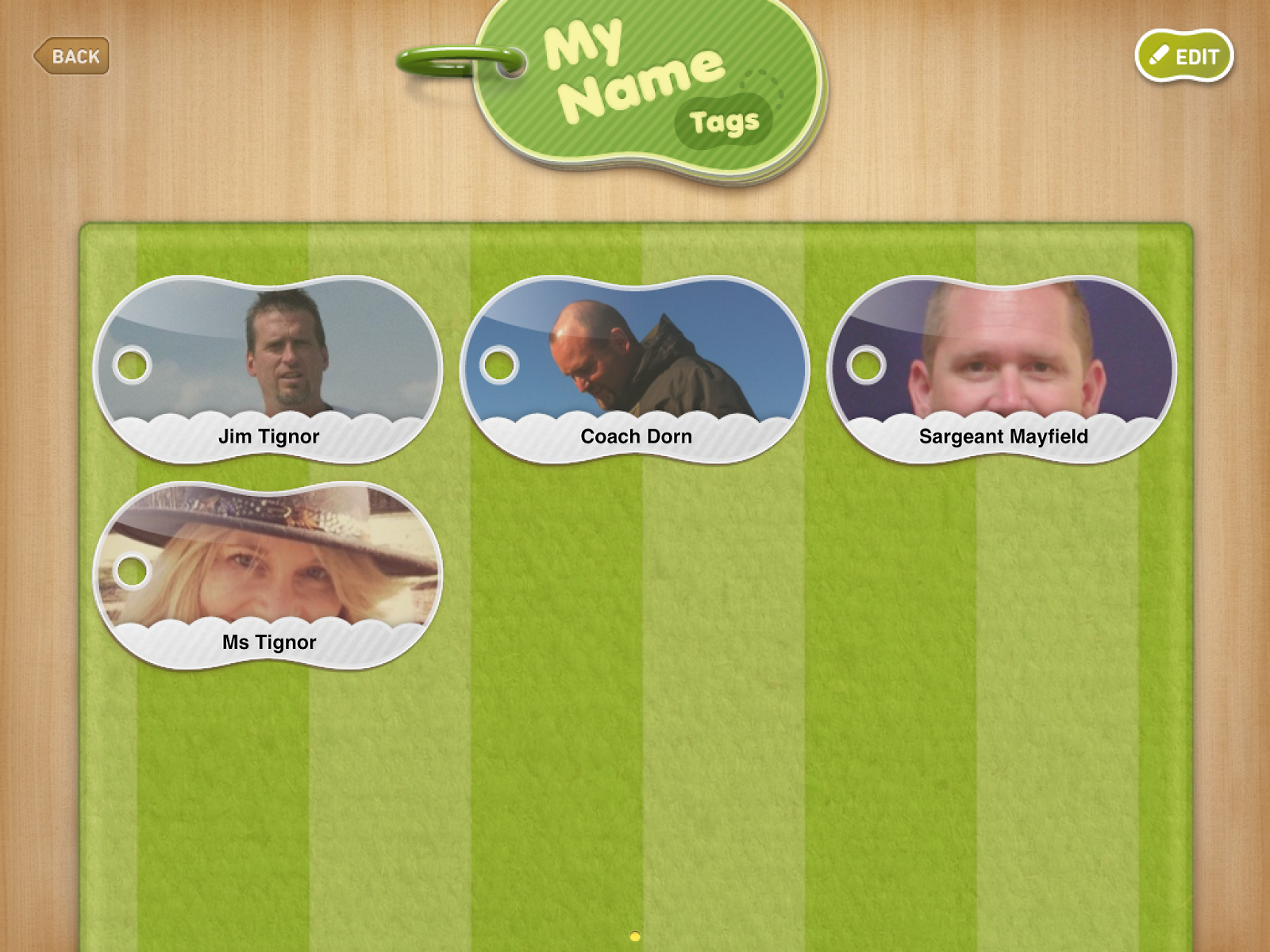Open the Jim Tignor name tag

tap(270, 365)
